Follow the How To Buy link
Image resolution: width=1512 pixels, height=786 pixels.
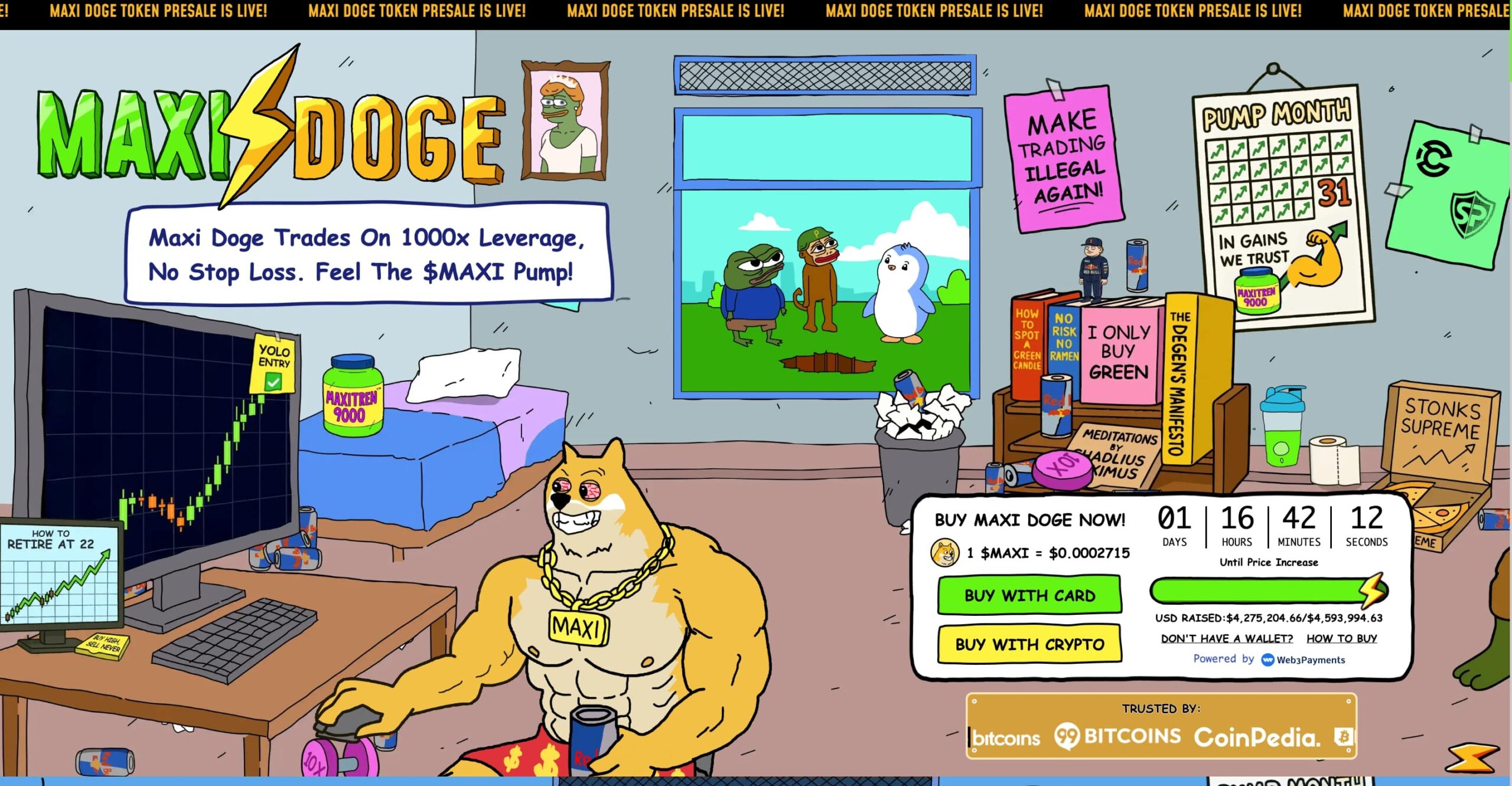point(1341,638)
